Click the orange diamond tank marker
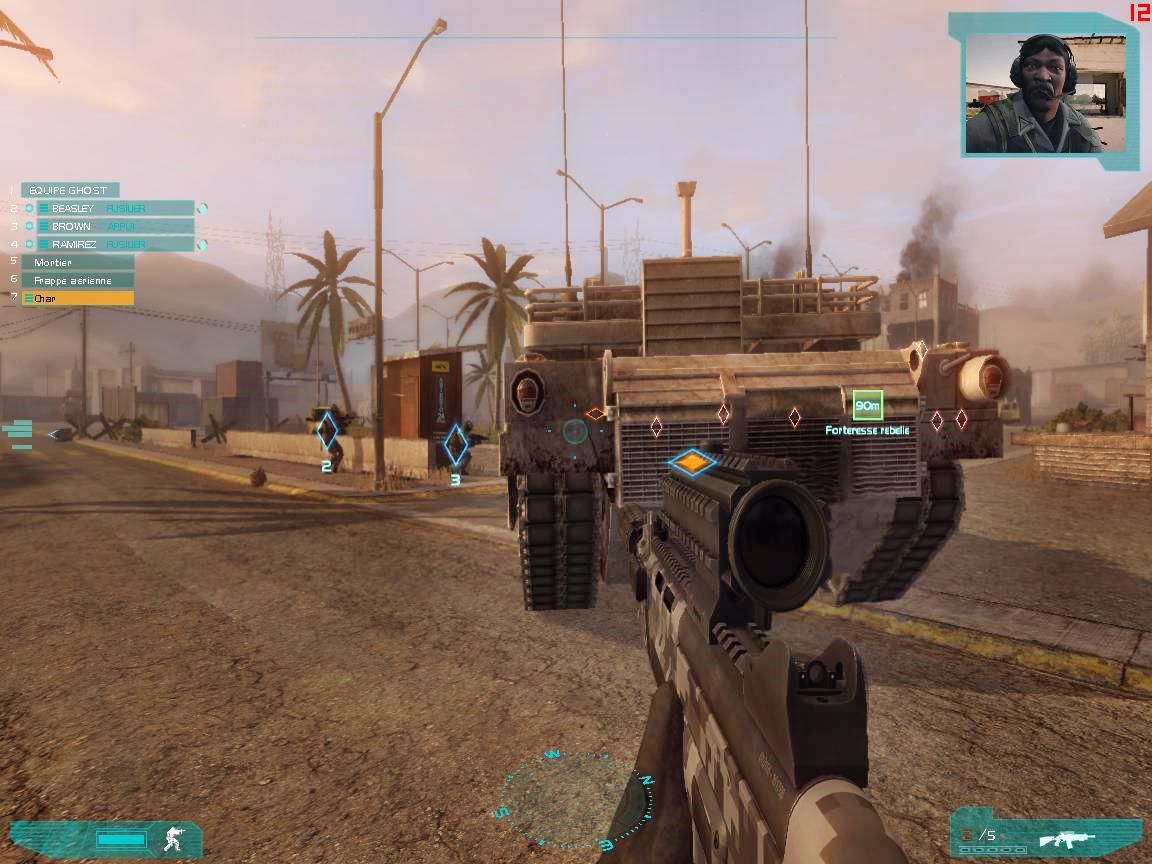1152x864 pixels. 692,462
